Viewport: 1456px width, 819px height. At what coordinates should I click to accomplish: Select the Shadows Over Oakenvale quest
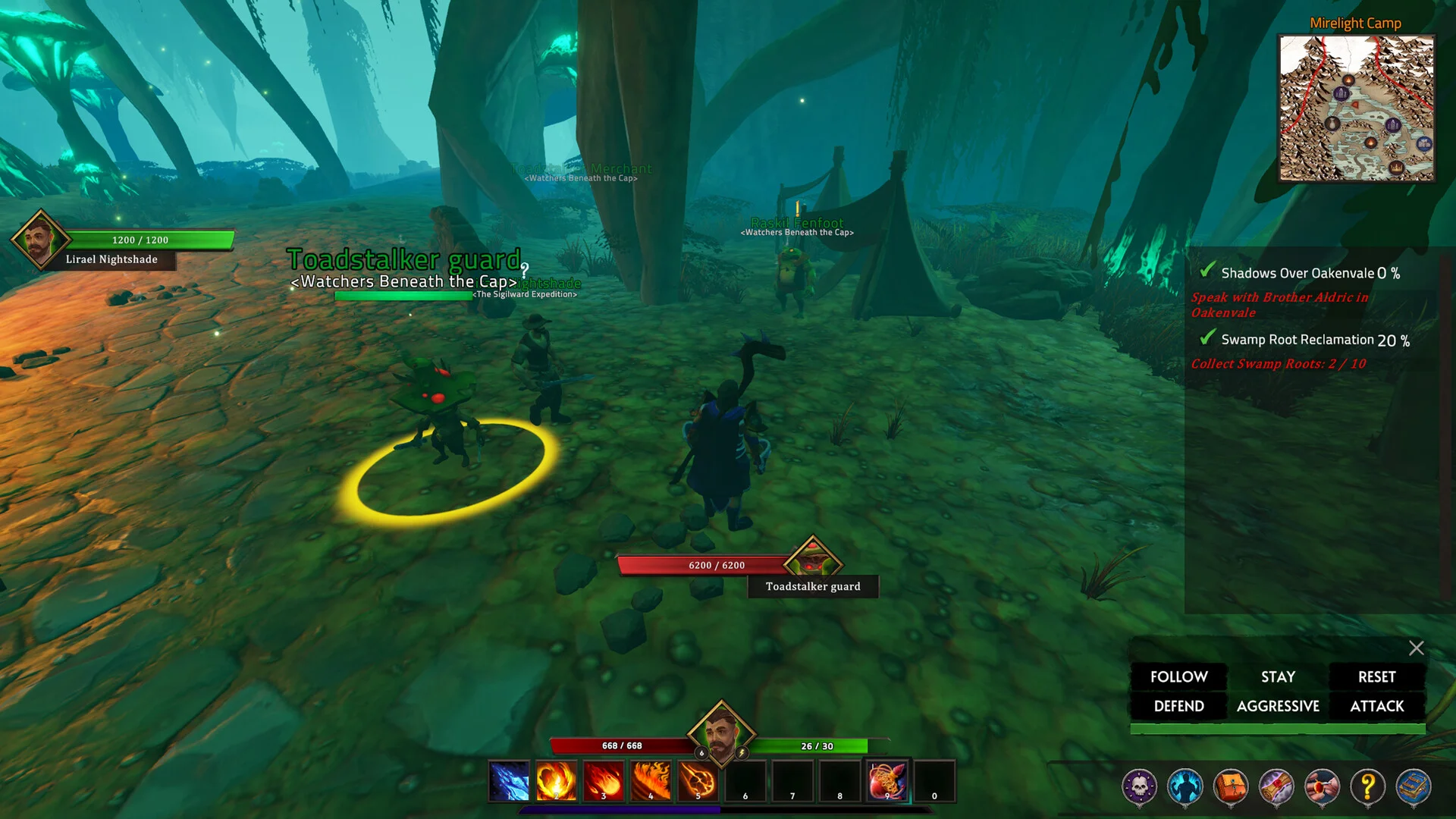click(x=1298, y=273)
